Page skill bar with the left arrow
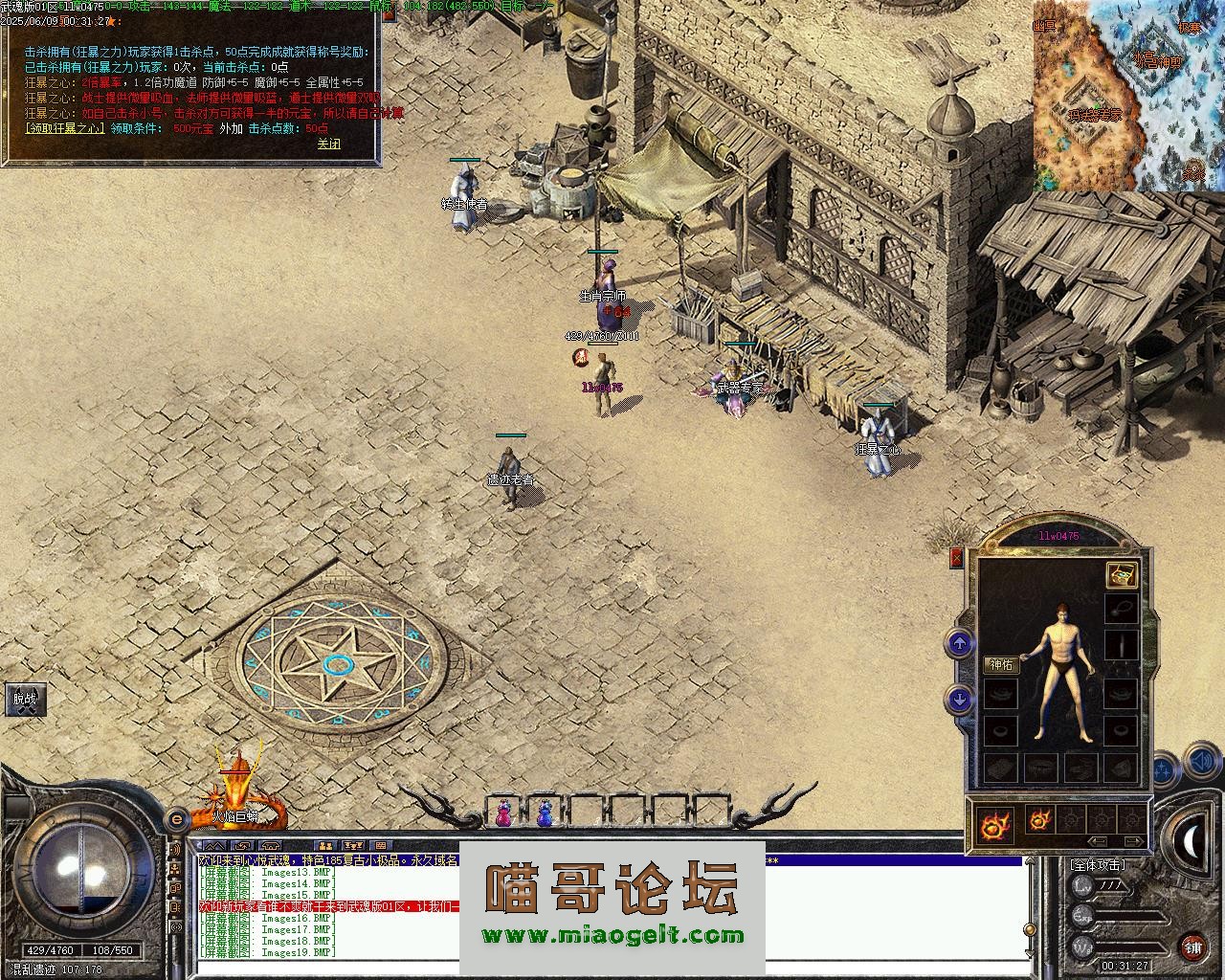Image resolution: width=1225 pixels, height=980 pixels. (1098, 842)
